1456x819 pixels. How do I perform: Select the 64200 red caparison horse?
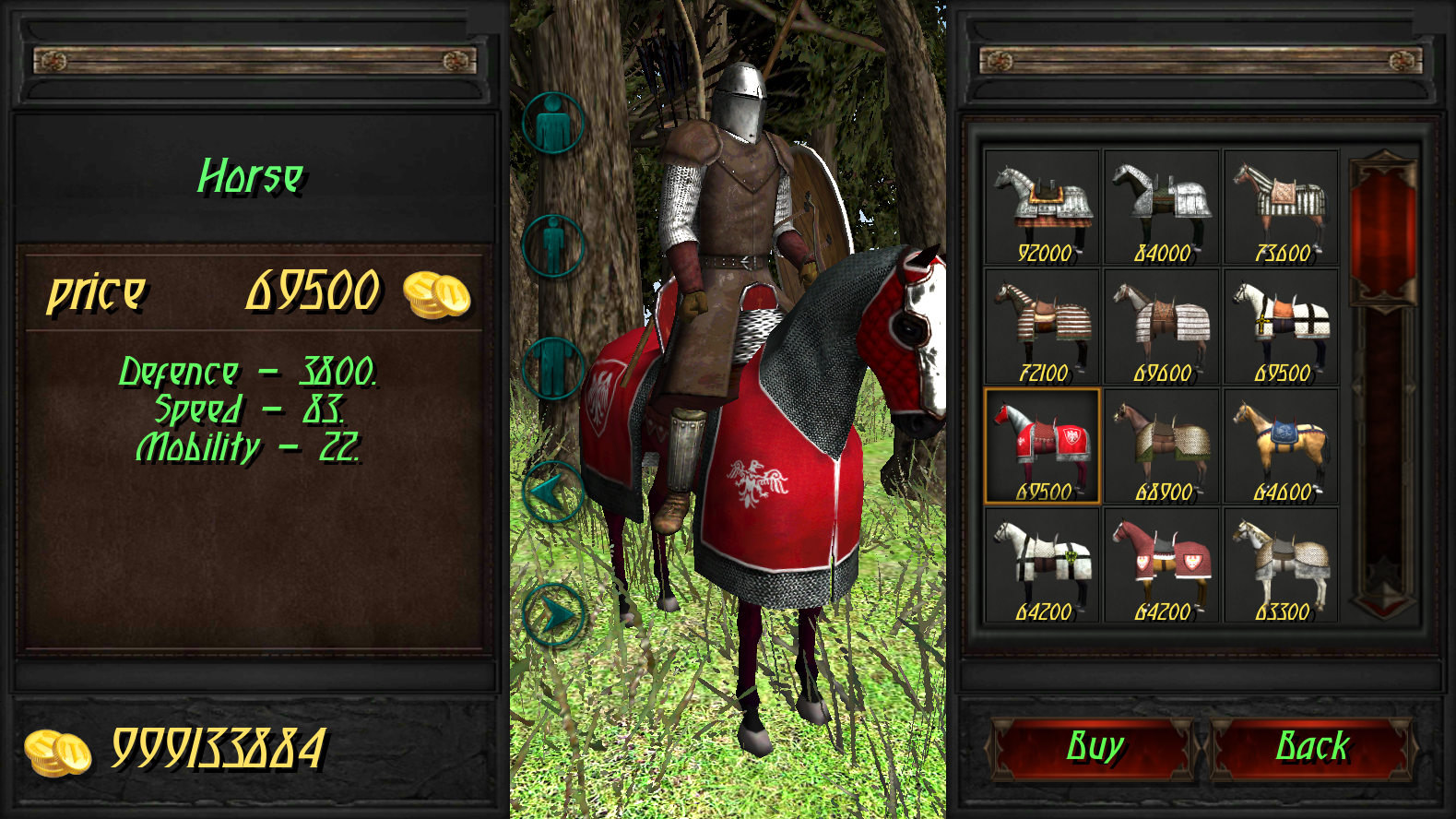pyautogui.click(x=1162, y=564)
